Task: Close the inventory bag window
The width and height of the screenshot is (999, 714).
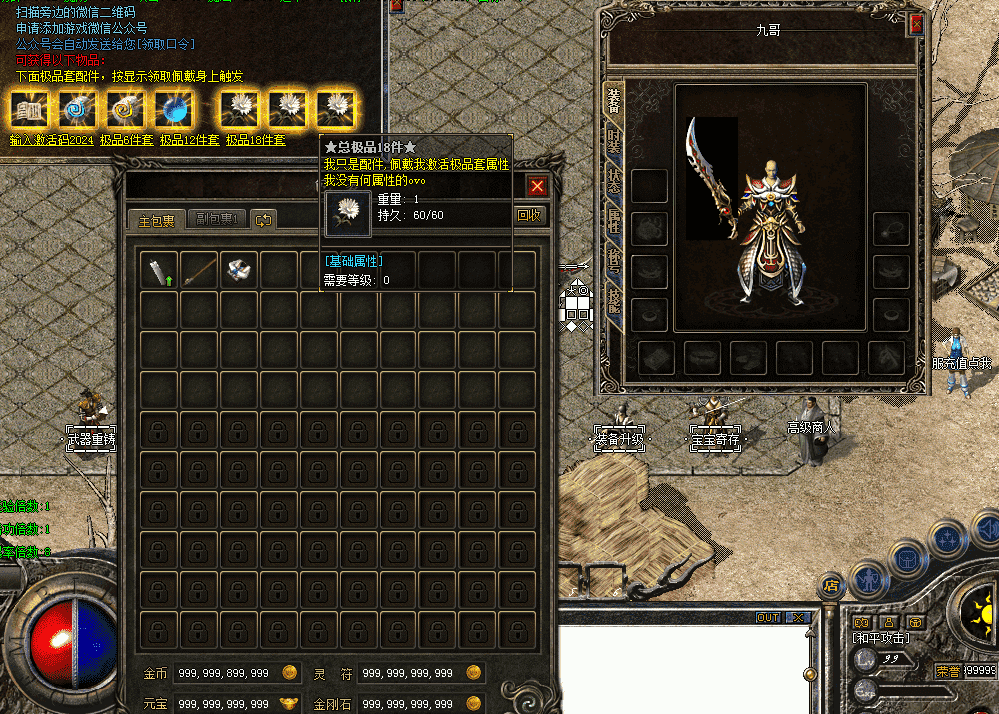Action: pyautogui.click(x=537, y=186)
